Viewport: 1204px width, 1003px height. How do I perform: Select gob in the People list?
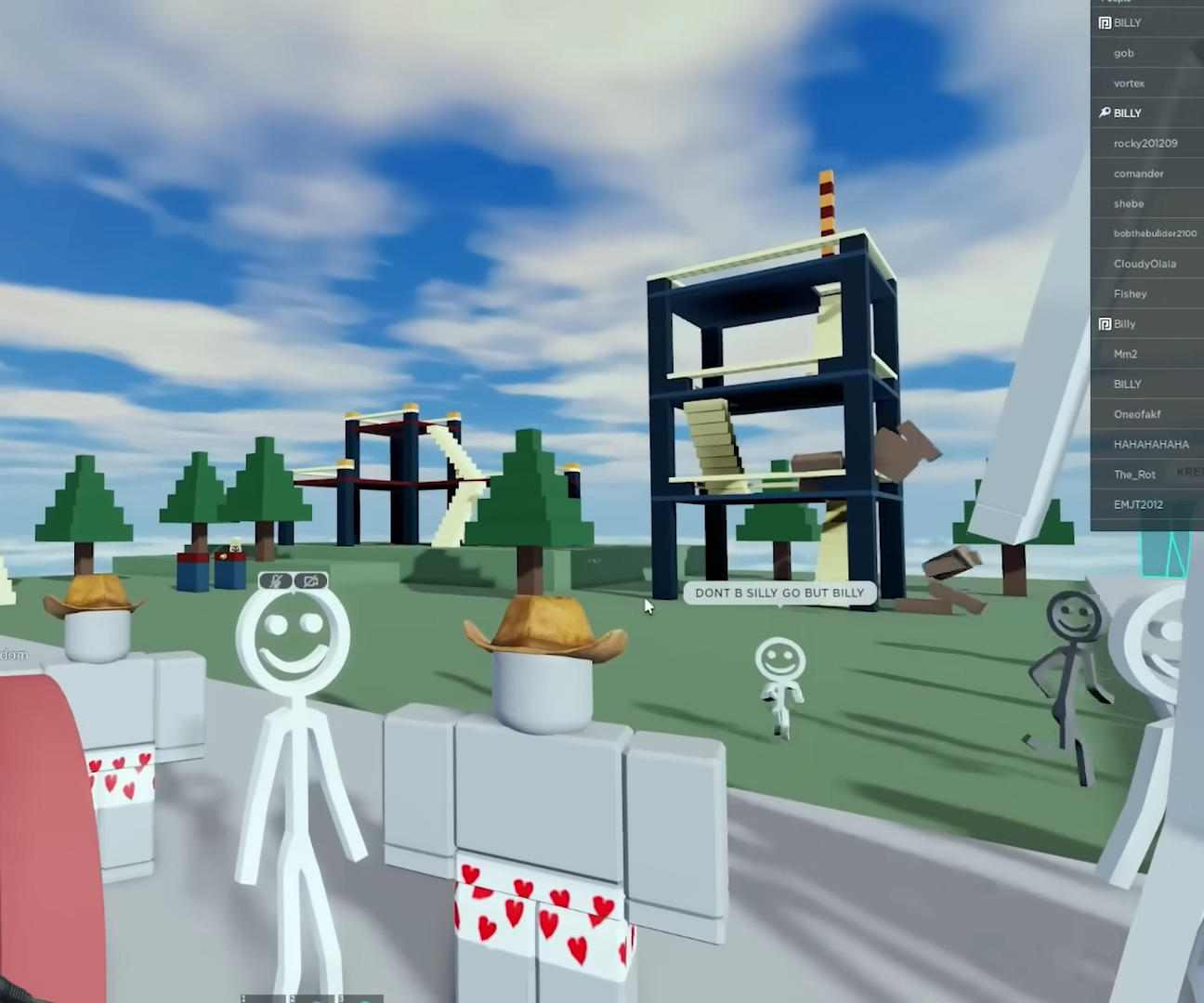[x=1123, y=53]
